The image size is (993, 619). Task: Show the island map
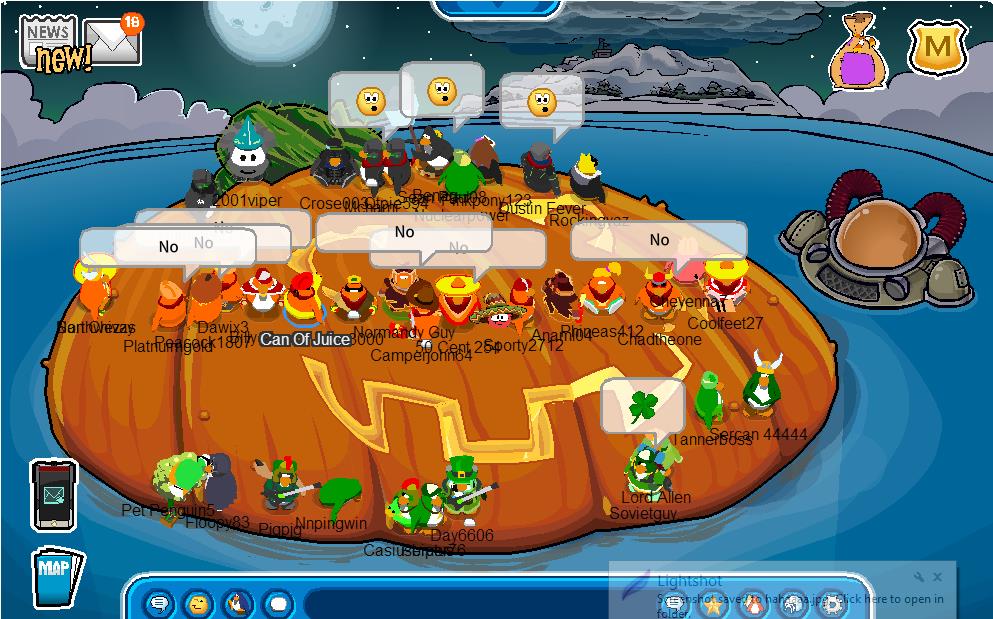pos(56,574)
